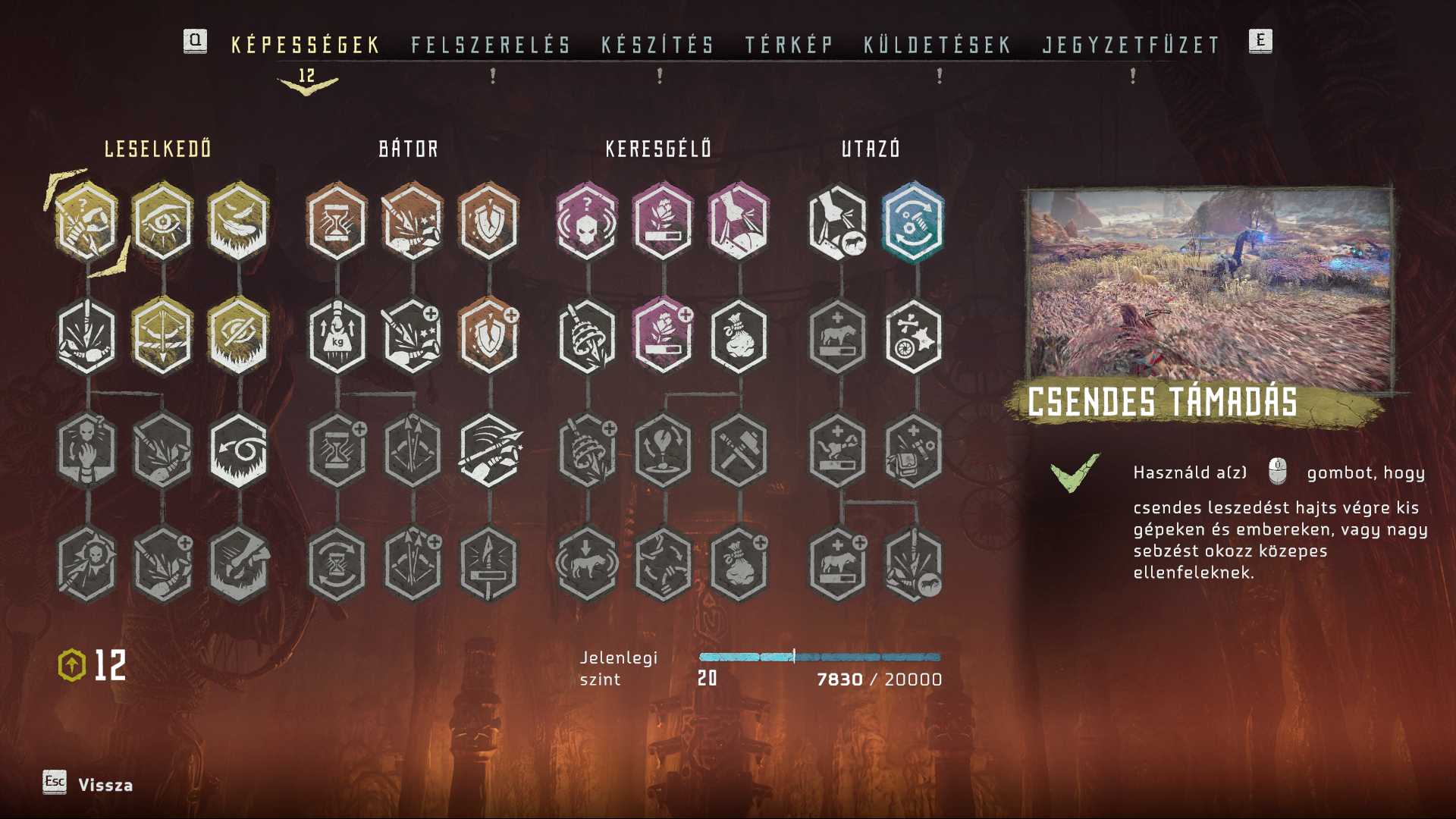
Task: Choose the spear throw skill under Bátor
Action: coord(490,450)
